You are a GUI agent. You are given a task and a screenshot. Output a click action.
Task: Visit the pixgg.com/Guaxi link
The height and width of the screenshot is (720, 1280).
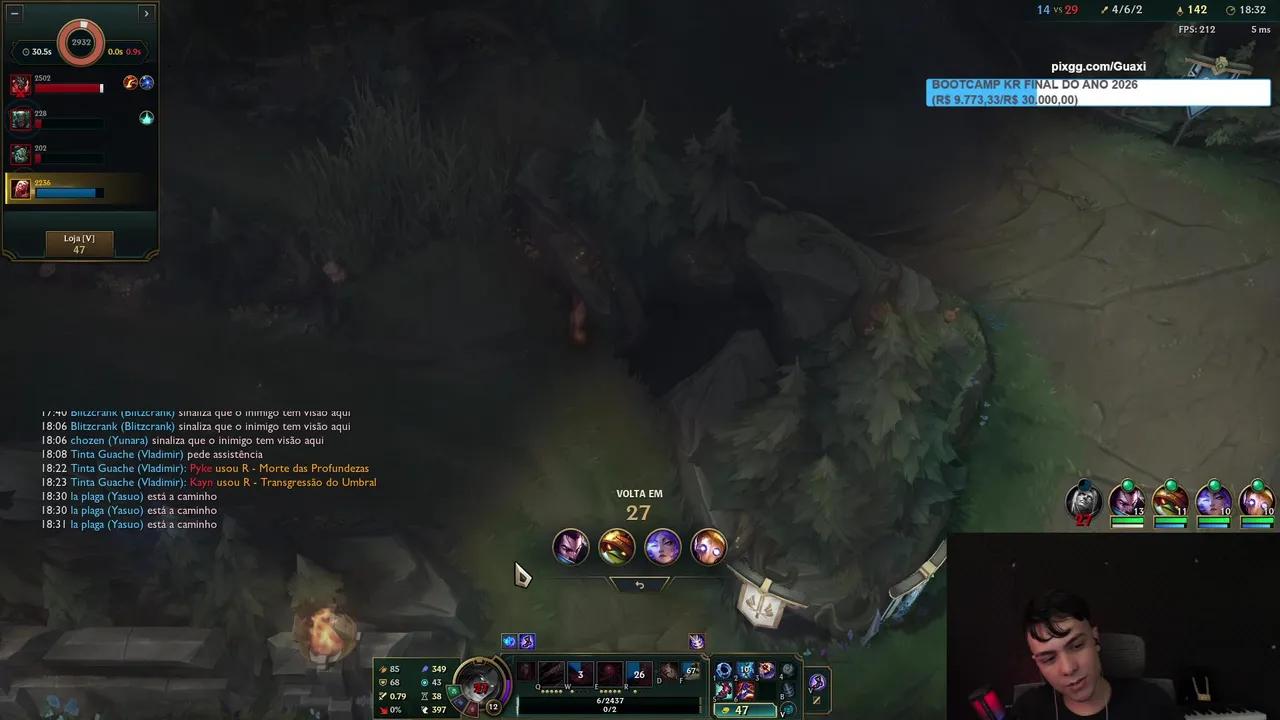(1098, 65)
